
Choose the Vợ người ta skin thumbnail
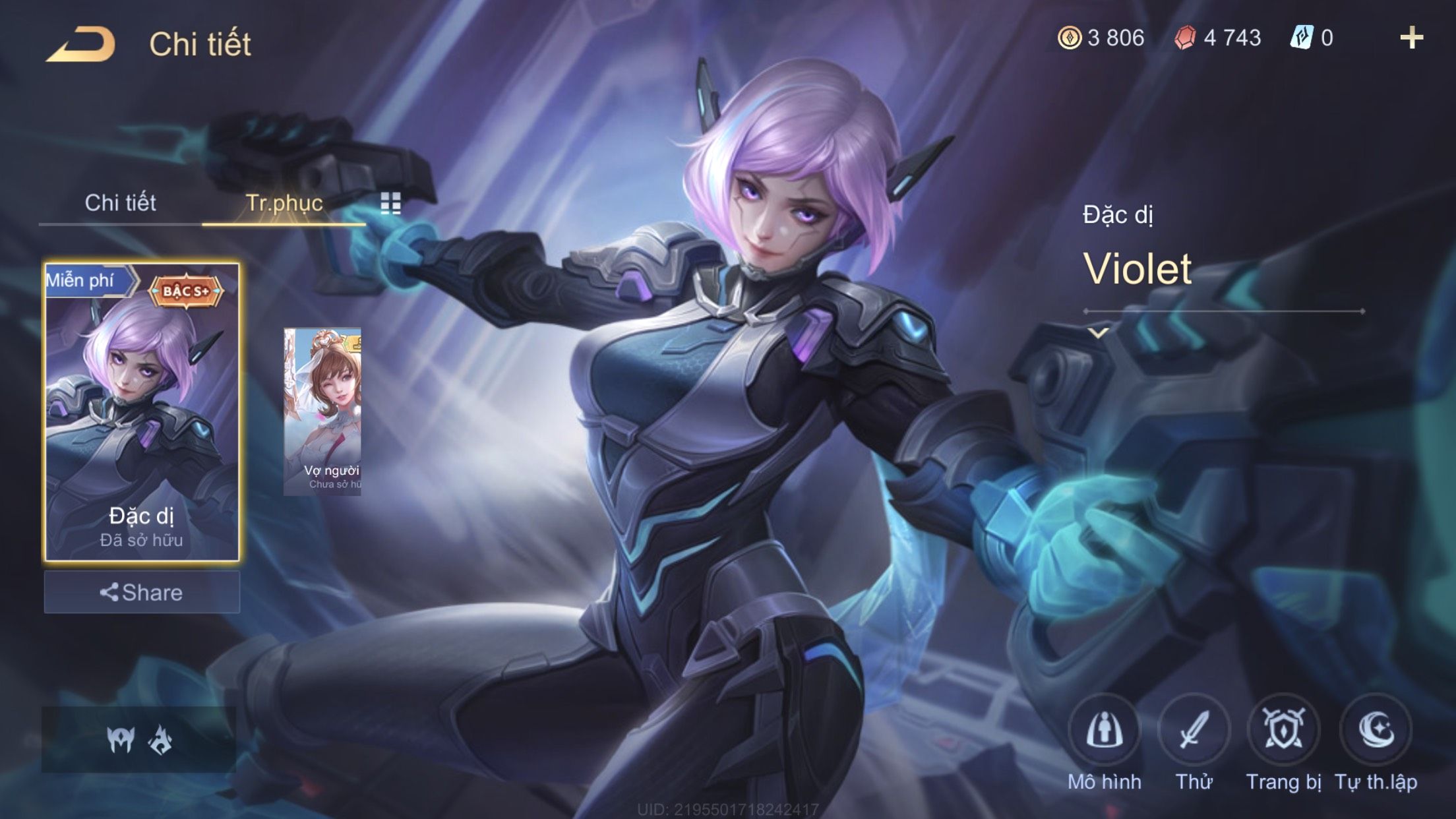point(322,411)
